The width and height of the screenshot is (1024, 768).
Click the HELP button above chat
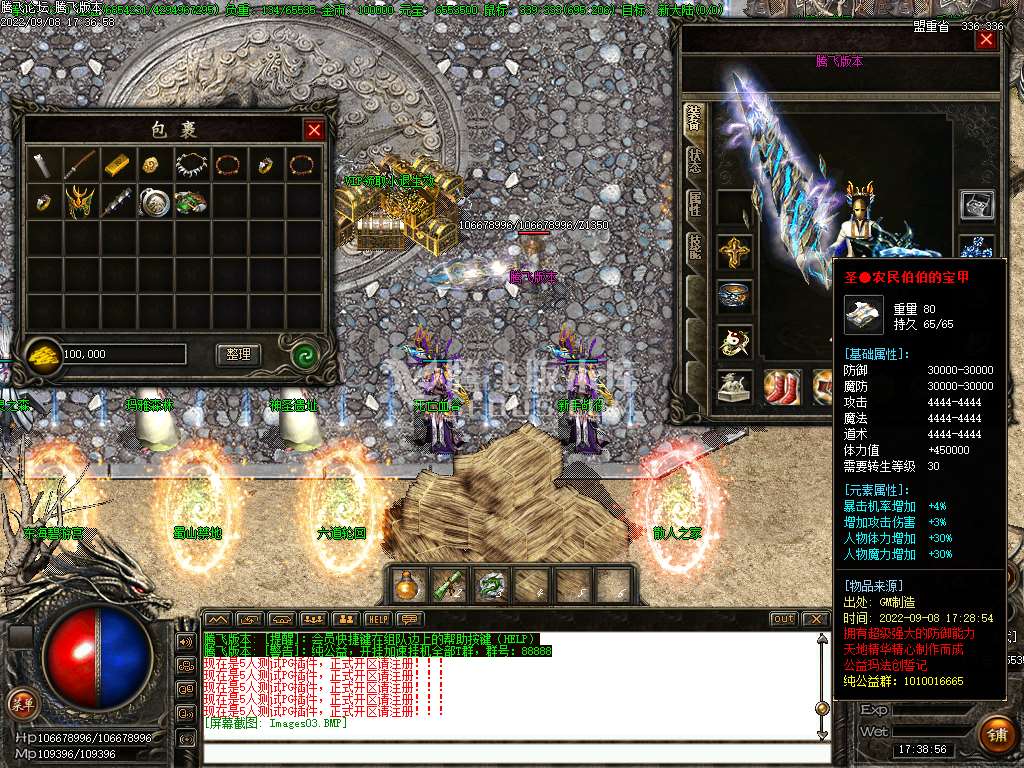coord(377,619)
